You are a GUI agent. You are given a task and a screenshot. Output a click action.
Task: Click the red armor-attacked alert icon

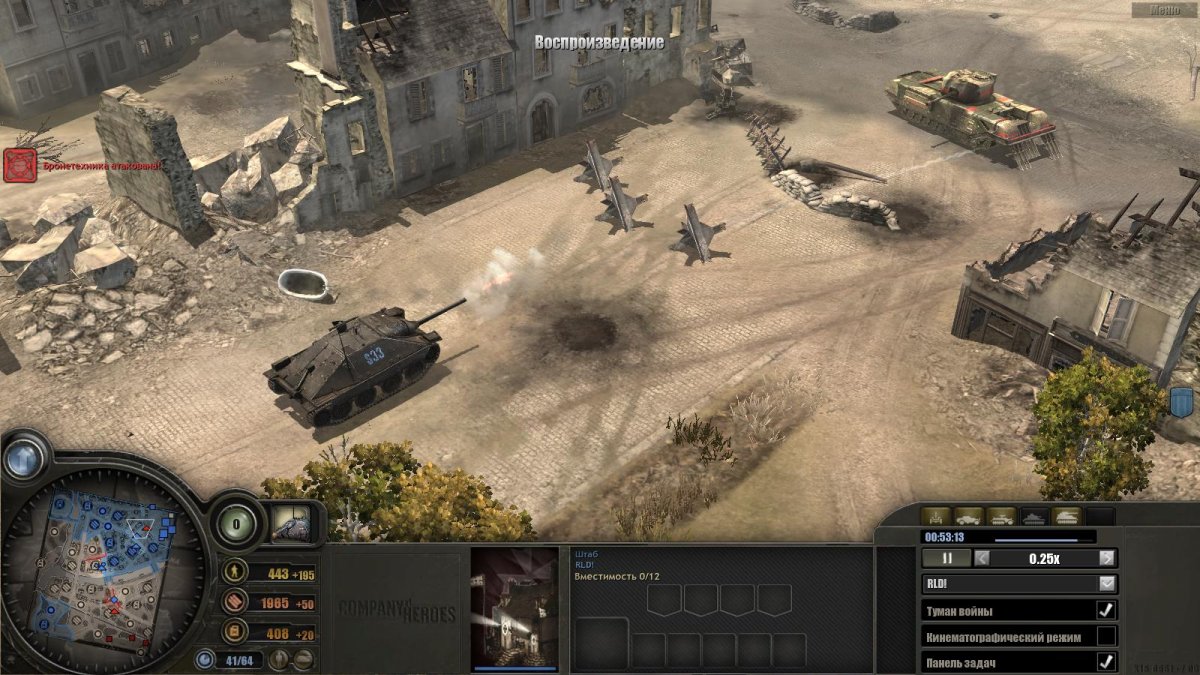pos(20,166)
